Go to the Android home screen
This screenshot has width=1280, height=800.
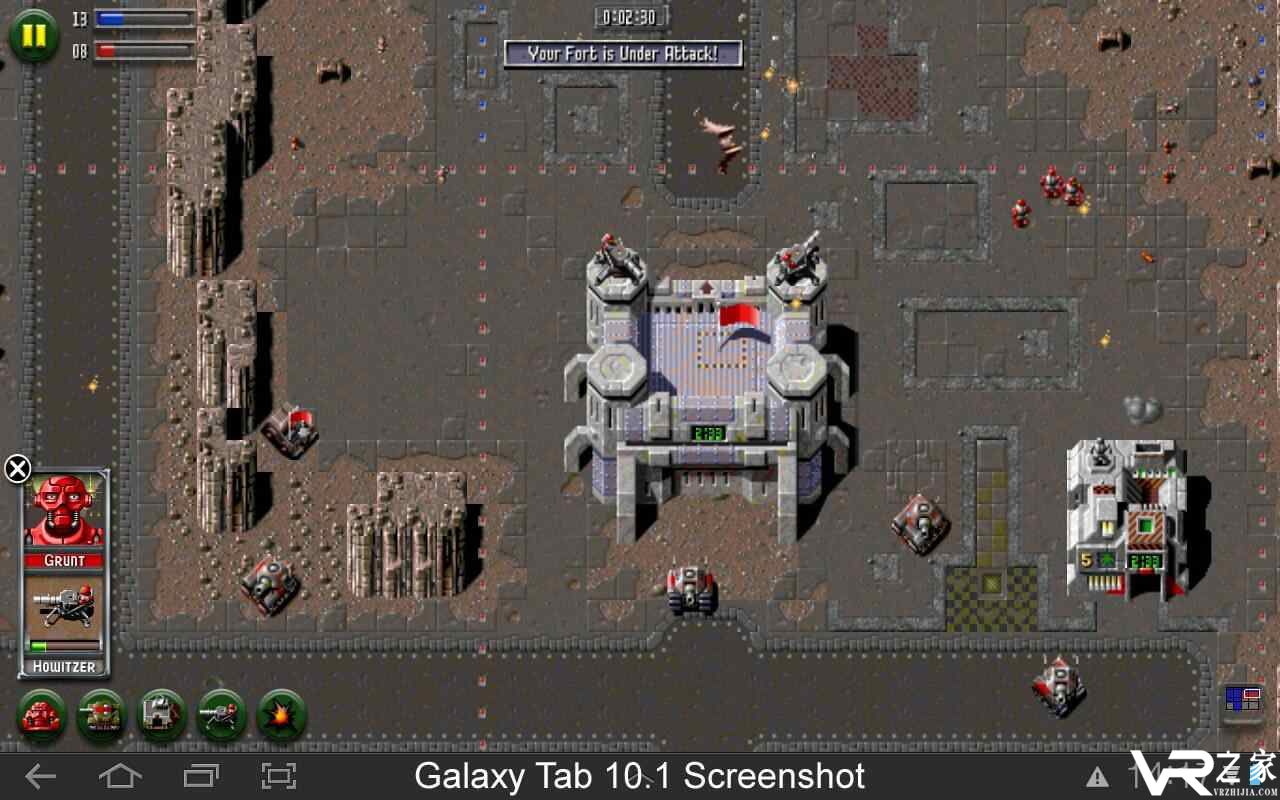click(x=120, y=776)
